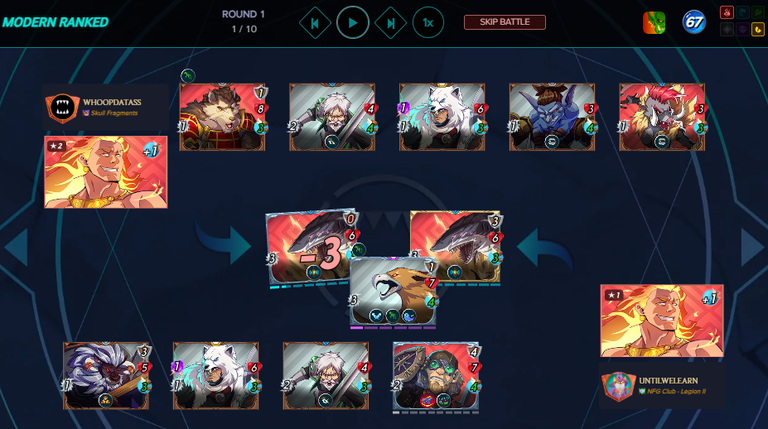Inspect UNTILWELEARN's fire summoner card

click(661, 321)
